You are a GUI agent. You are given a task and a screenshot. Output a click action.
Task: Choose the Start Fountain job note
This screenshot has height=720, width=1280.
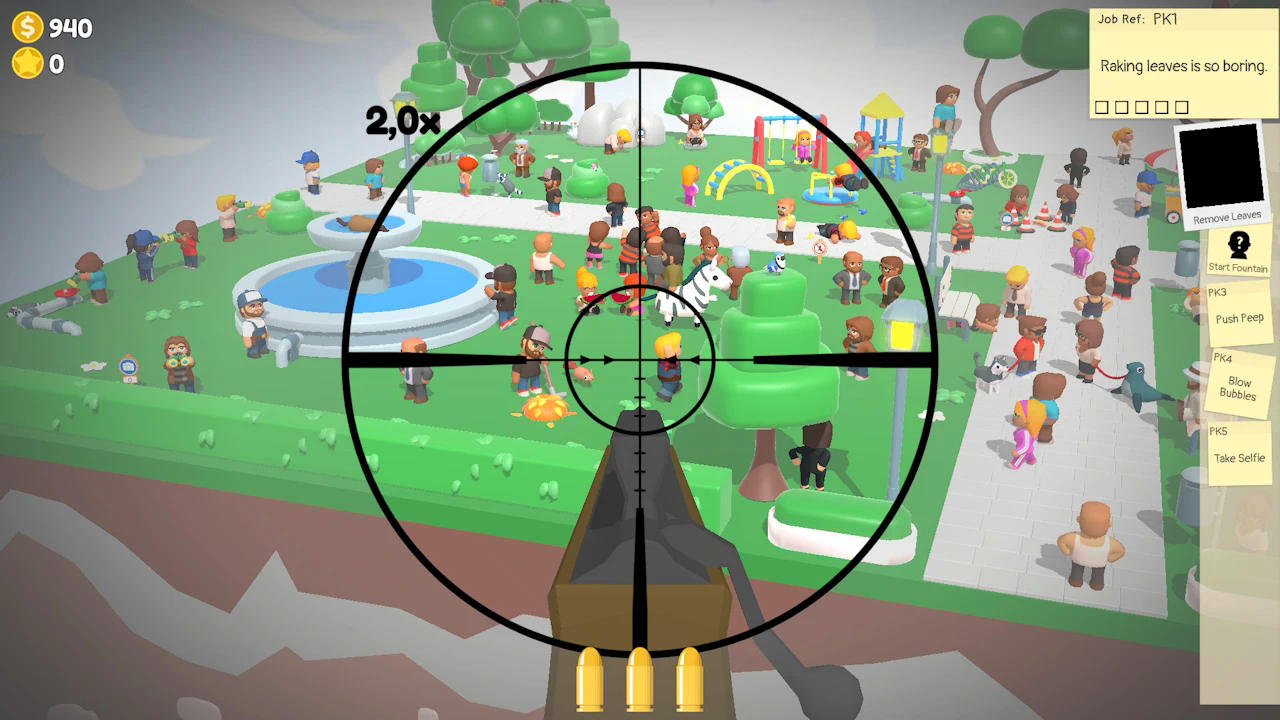(x=1238, y=252)
